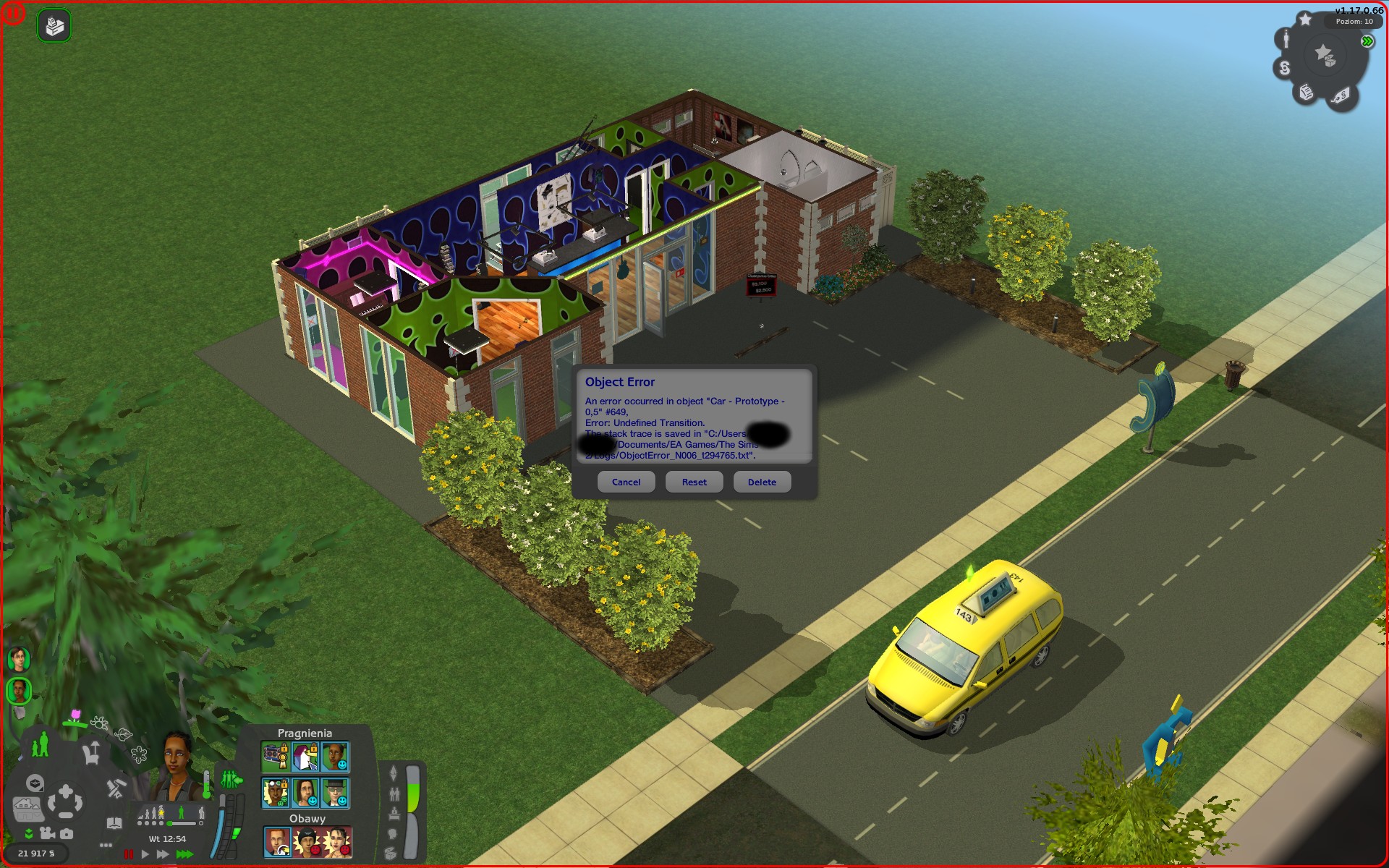Viewport: 1389px width, 868px height.
Task: Expand the top-right panel via green double chevron
Action: (x=1367, y=41)
